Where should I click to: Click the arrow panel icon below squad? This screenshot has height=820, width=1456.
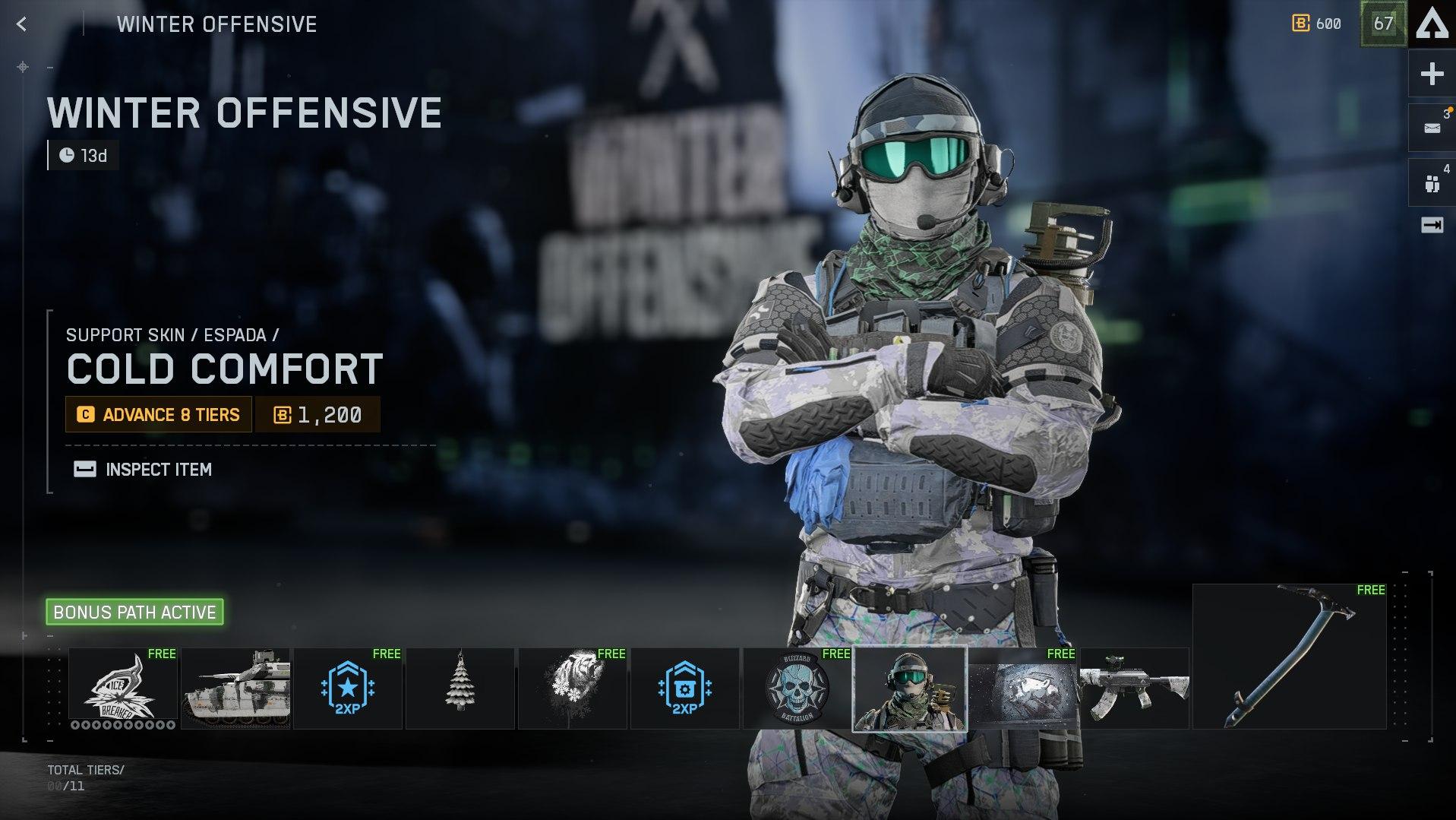[1432, 225]
